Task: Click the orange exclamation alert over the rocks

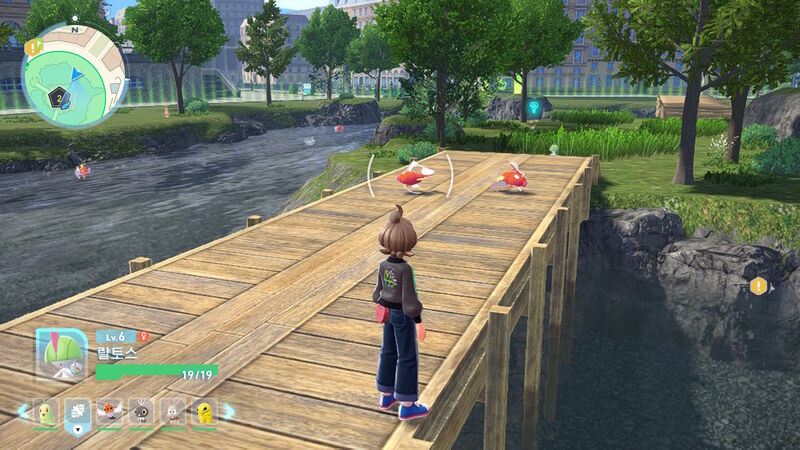Action: click(x=759, y=287)
